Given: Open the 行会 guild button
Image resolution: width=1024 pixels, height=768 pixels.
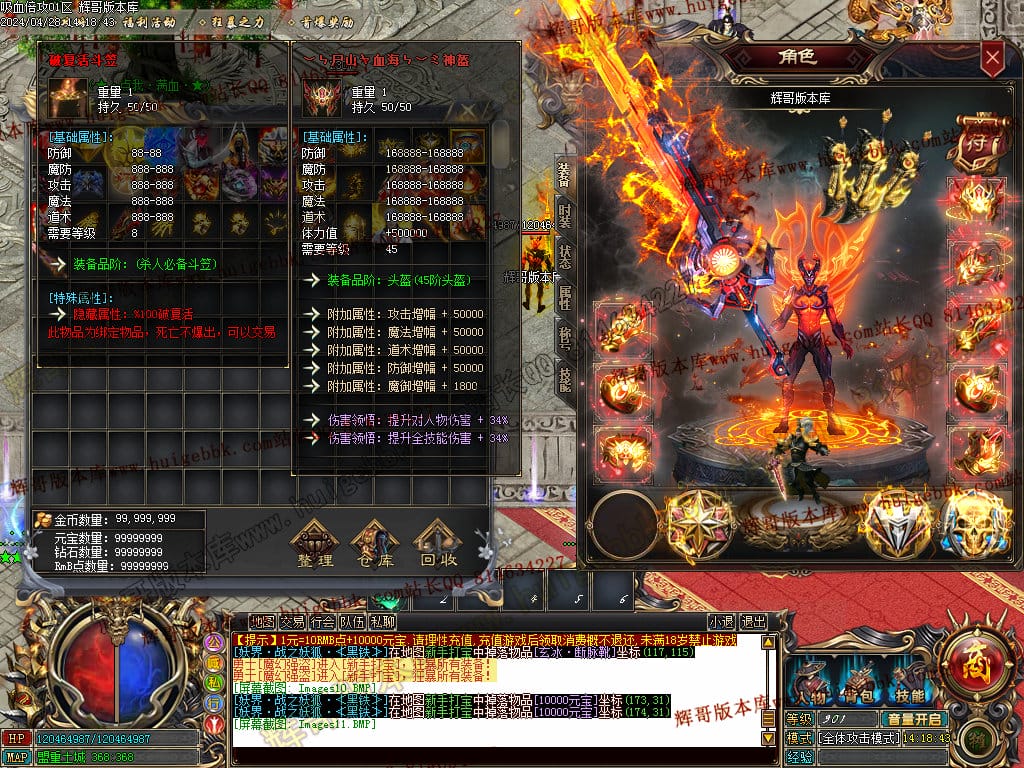Looking at the screenshot, I should pos(322,621).
